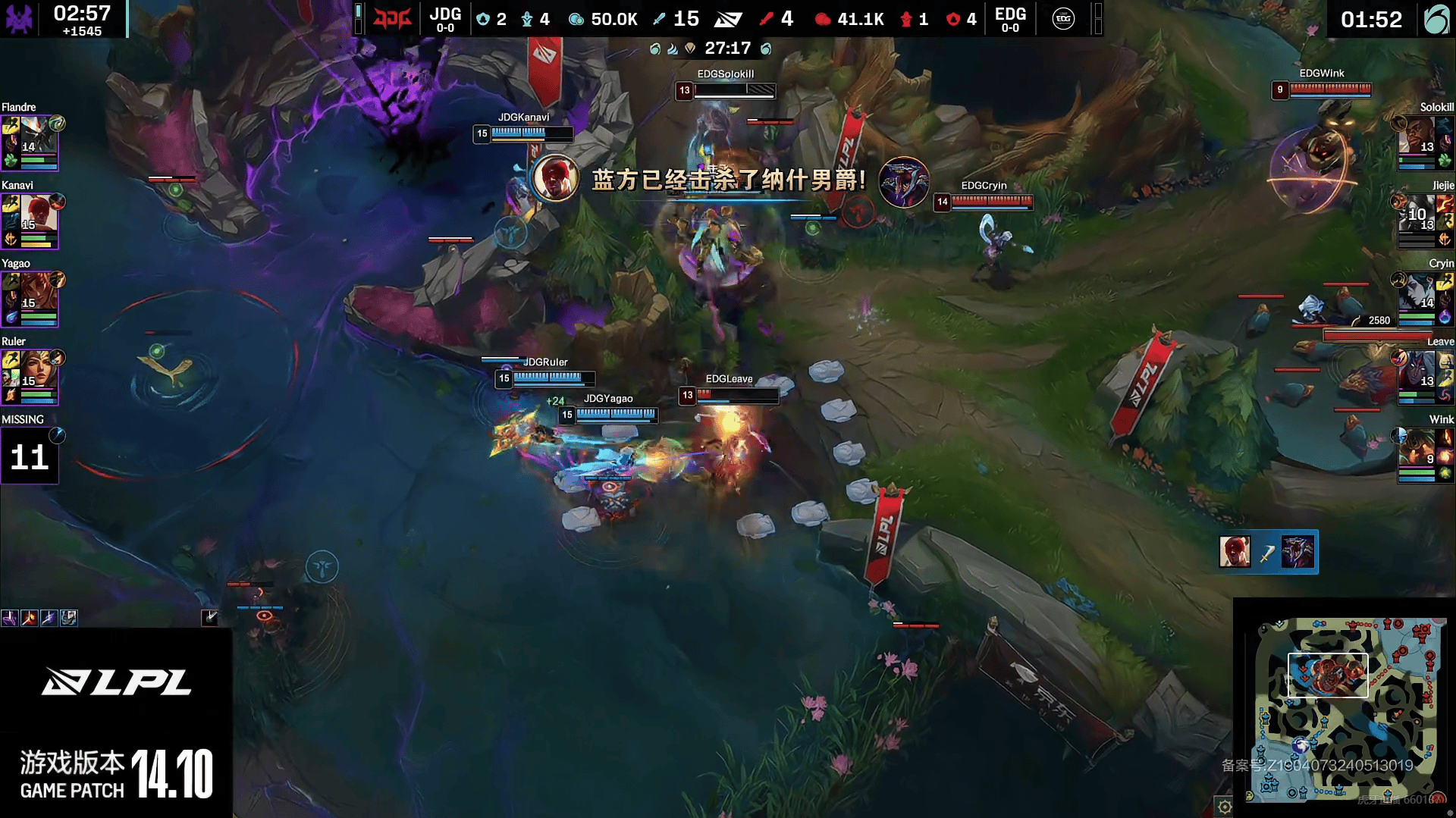The image size is (1456, 818).
Task: Choose Jiejie's champion portrait
Action: tap(1417, 213)
